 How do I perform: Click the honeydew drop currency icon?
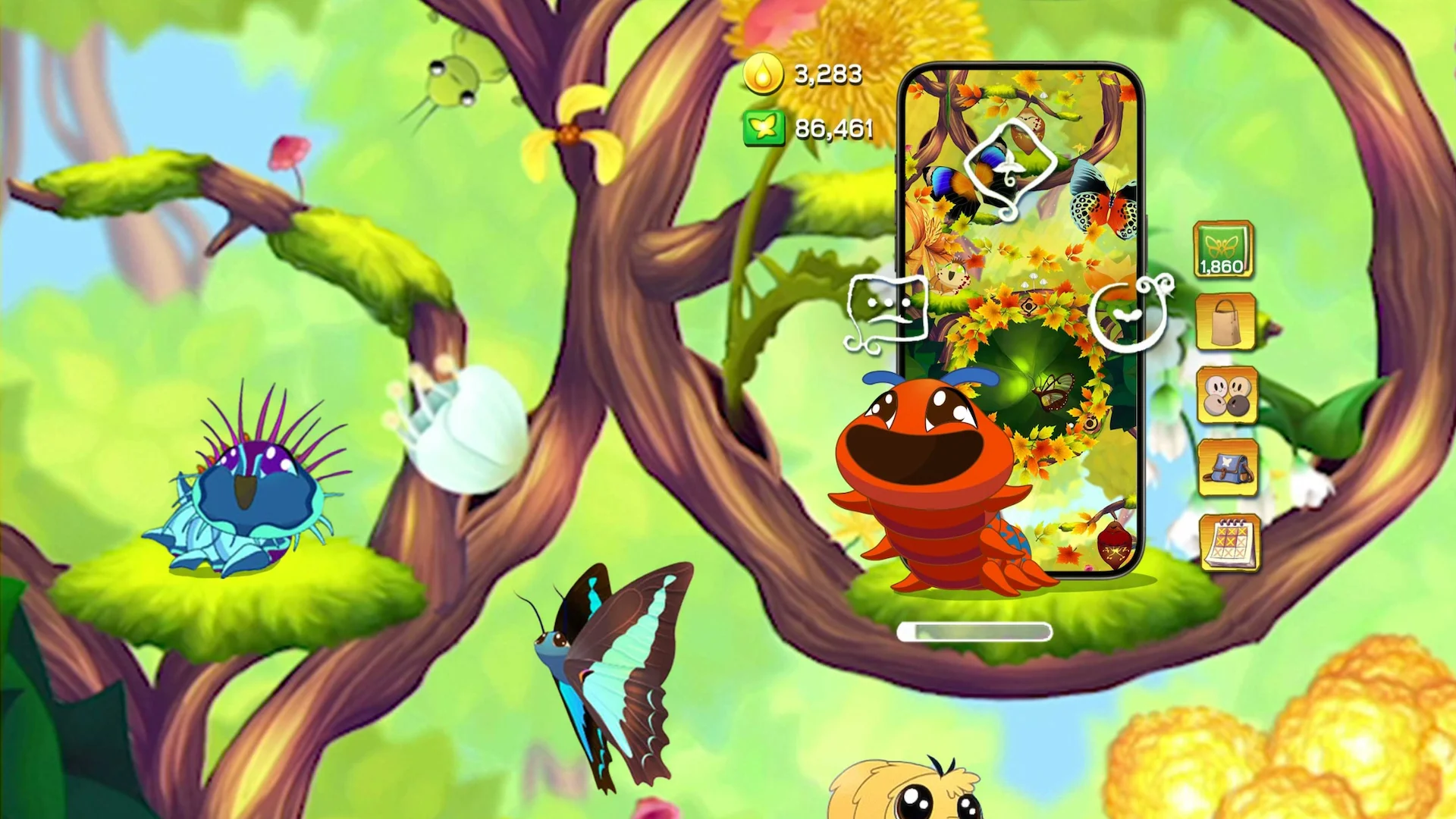click(763, 74)
